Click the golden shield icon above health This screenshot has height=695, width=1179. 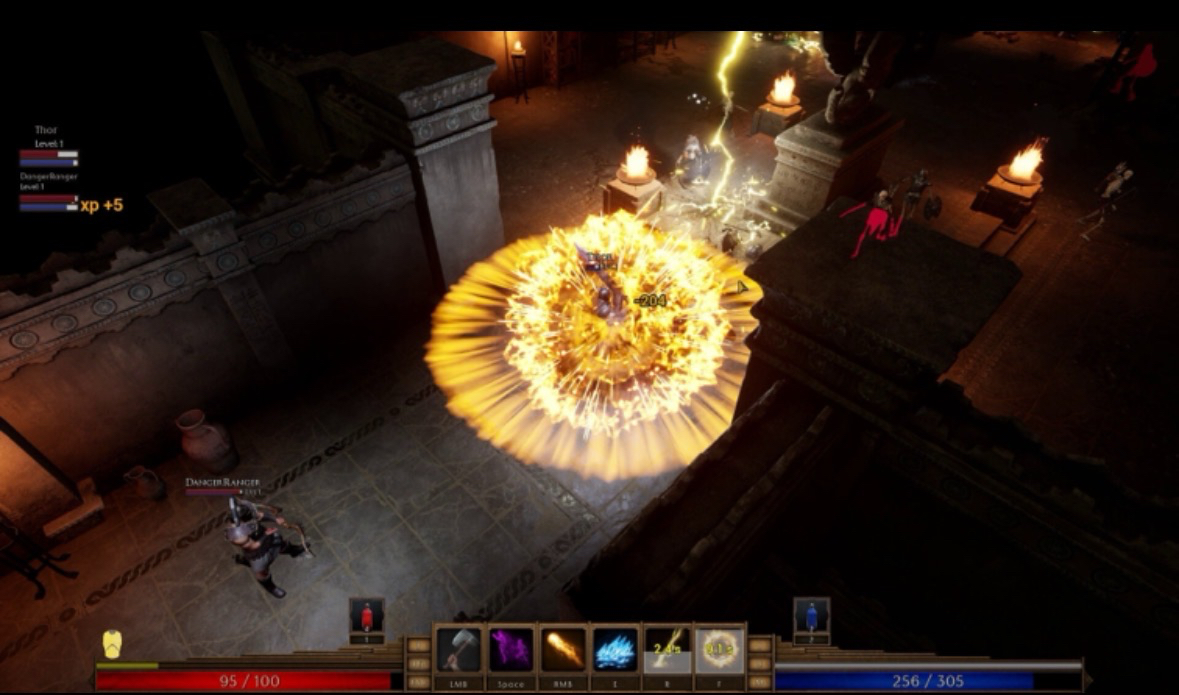[x=114, y=644]
